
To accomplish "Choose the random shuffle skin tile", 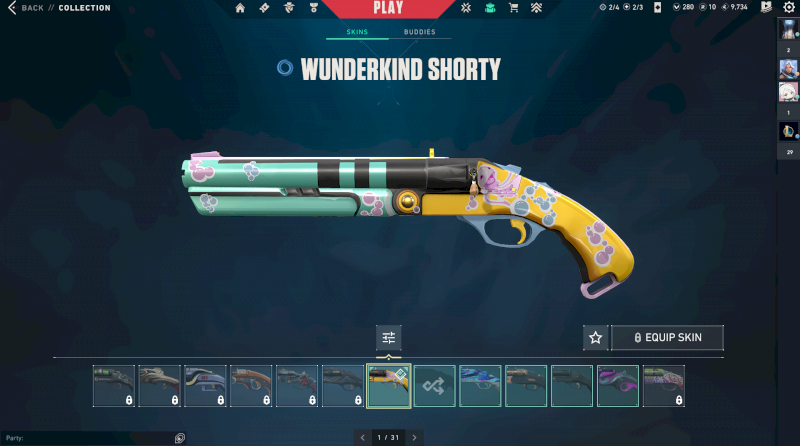I will (x=435, y=386).
